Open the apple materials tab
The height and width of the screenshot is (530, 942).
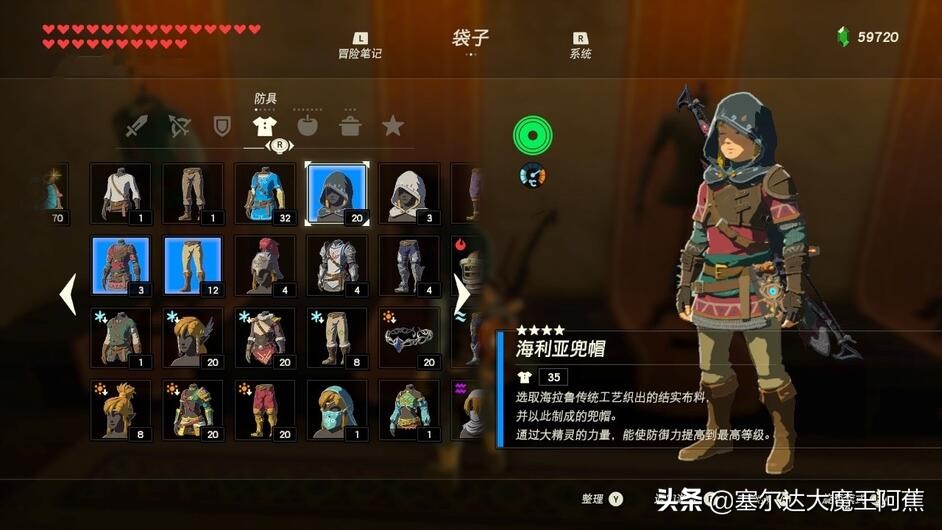(x=307, y=127)
